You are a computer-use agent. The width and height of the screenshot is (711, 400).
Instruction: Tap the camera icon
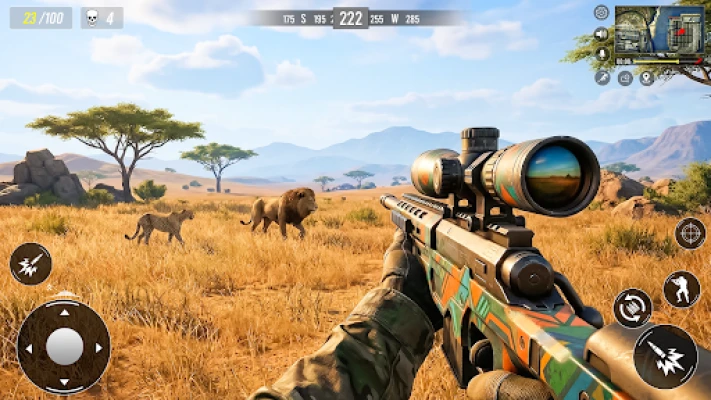tap(625, 77)
